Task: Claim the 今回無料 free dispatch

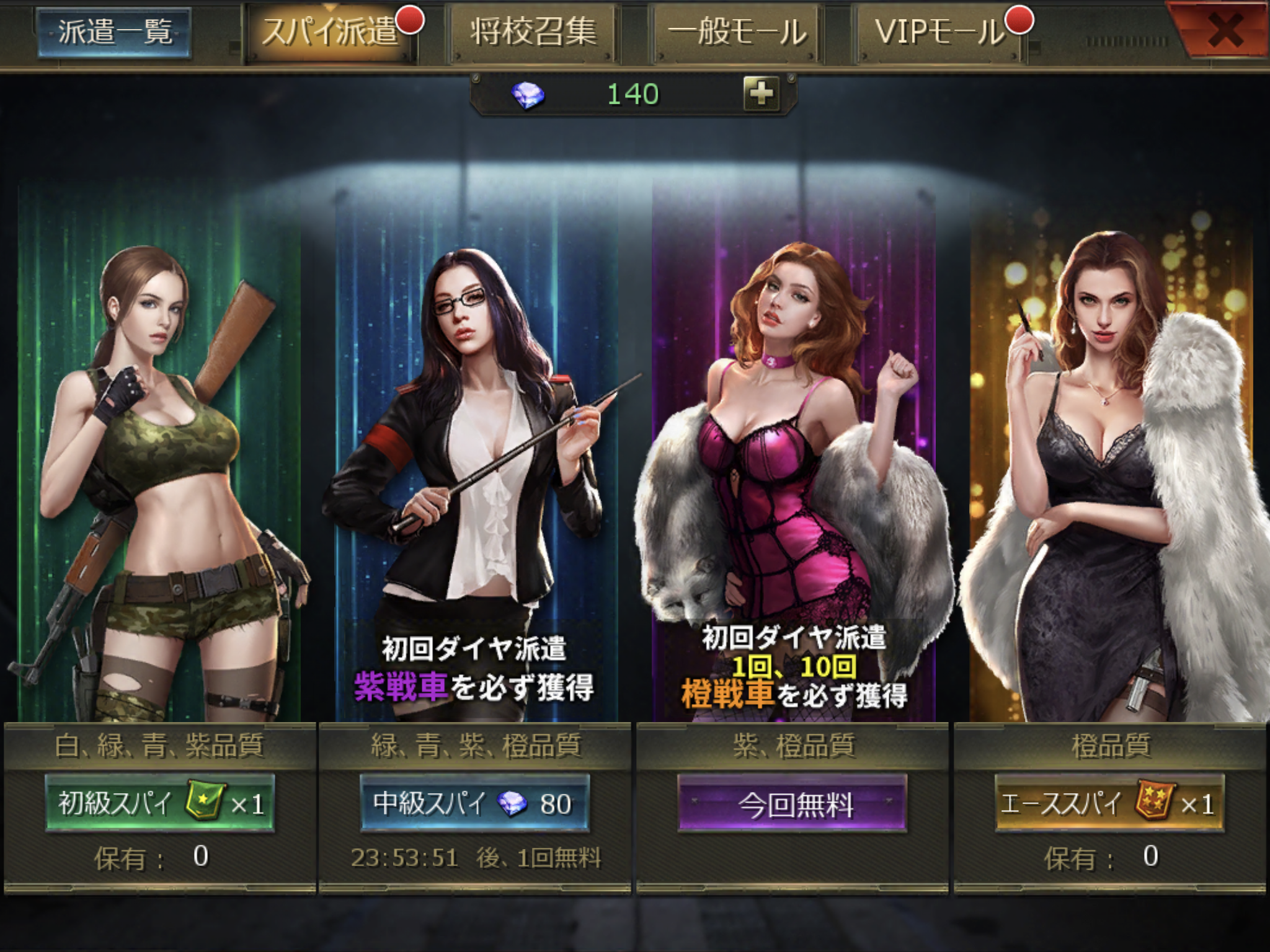Action: (x=792, y=803)
